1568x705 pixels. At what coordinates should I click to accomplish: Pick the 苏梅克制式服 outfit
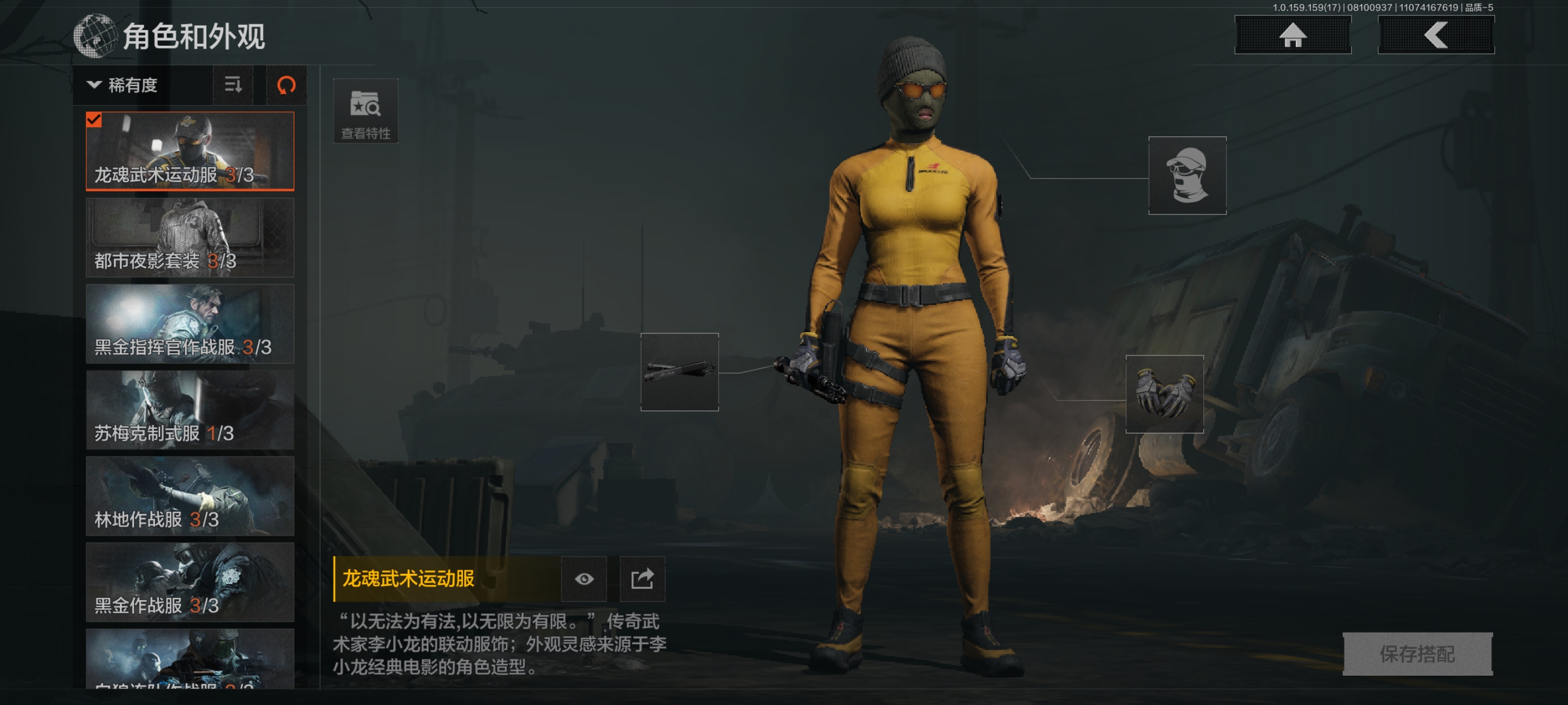click(x=190, y=410)
